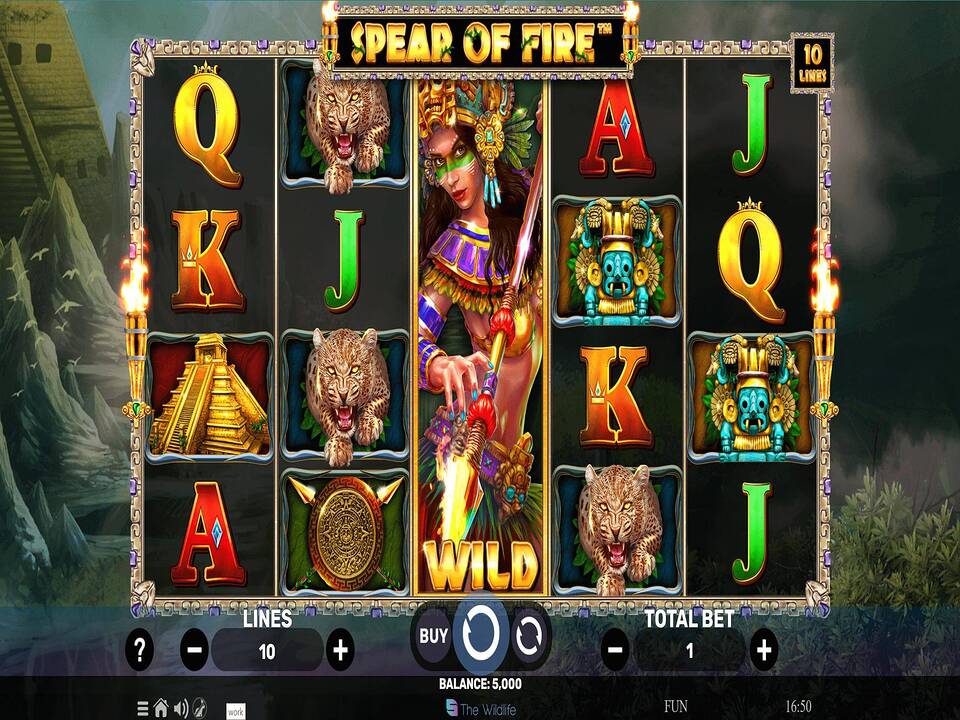Click the BUY feature button
The image size is (960, 720).
(x=433, y=635)
